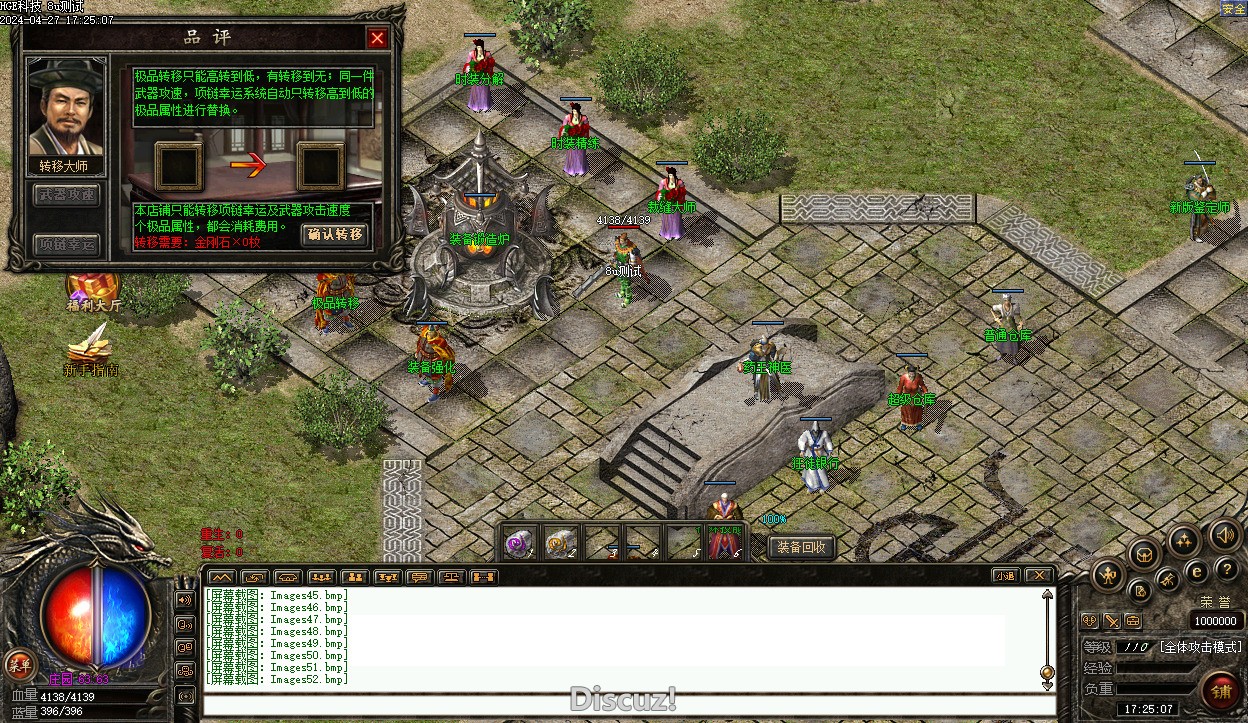
Task: Close the chat panel with its X button
Action: coord(1039,576)
